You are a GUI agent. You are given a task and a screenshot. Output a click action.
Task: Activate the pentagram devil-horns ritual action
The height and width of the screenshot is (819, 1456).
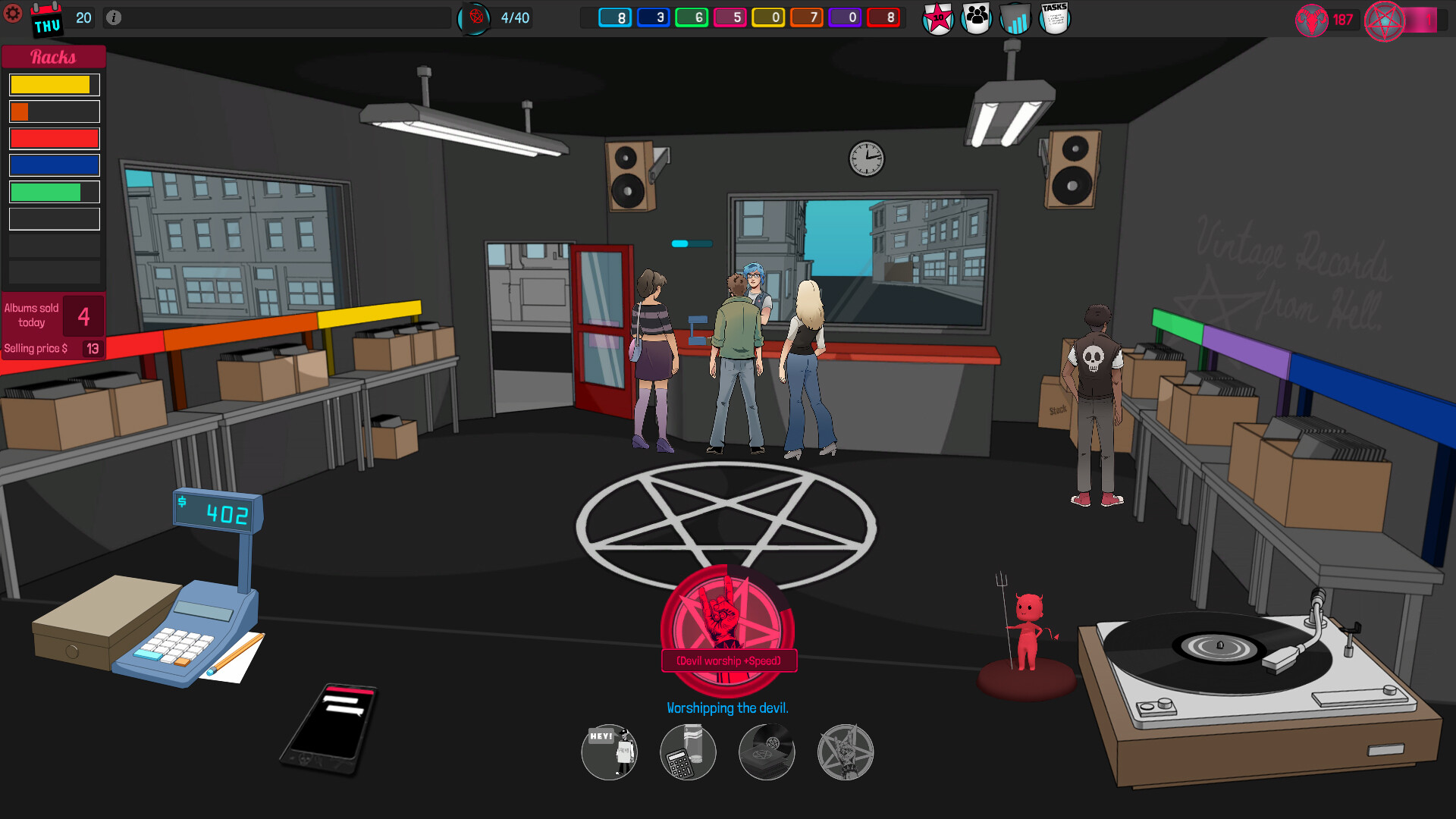click(x=846, y=752)
